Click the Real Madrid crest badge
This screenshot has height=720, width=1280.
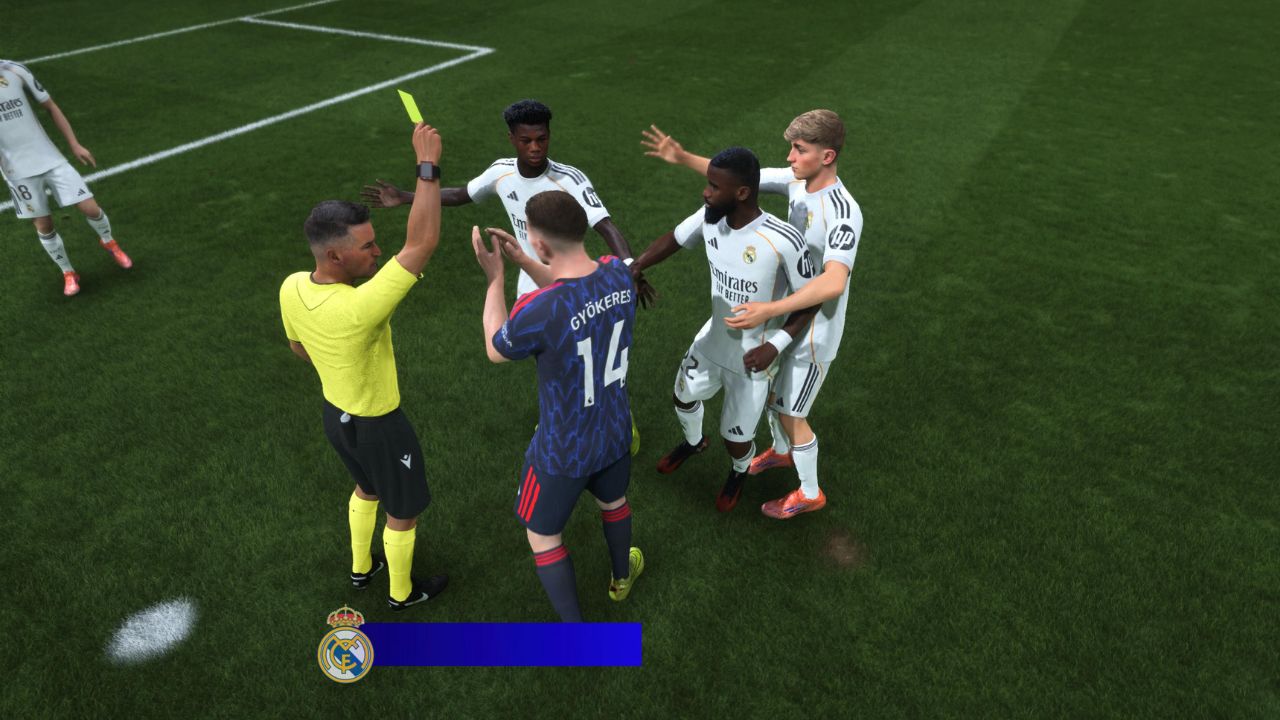click(x=345, y=645)
